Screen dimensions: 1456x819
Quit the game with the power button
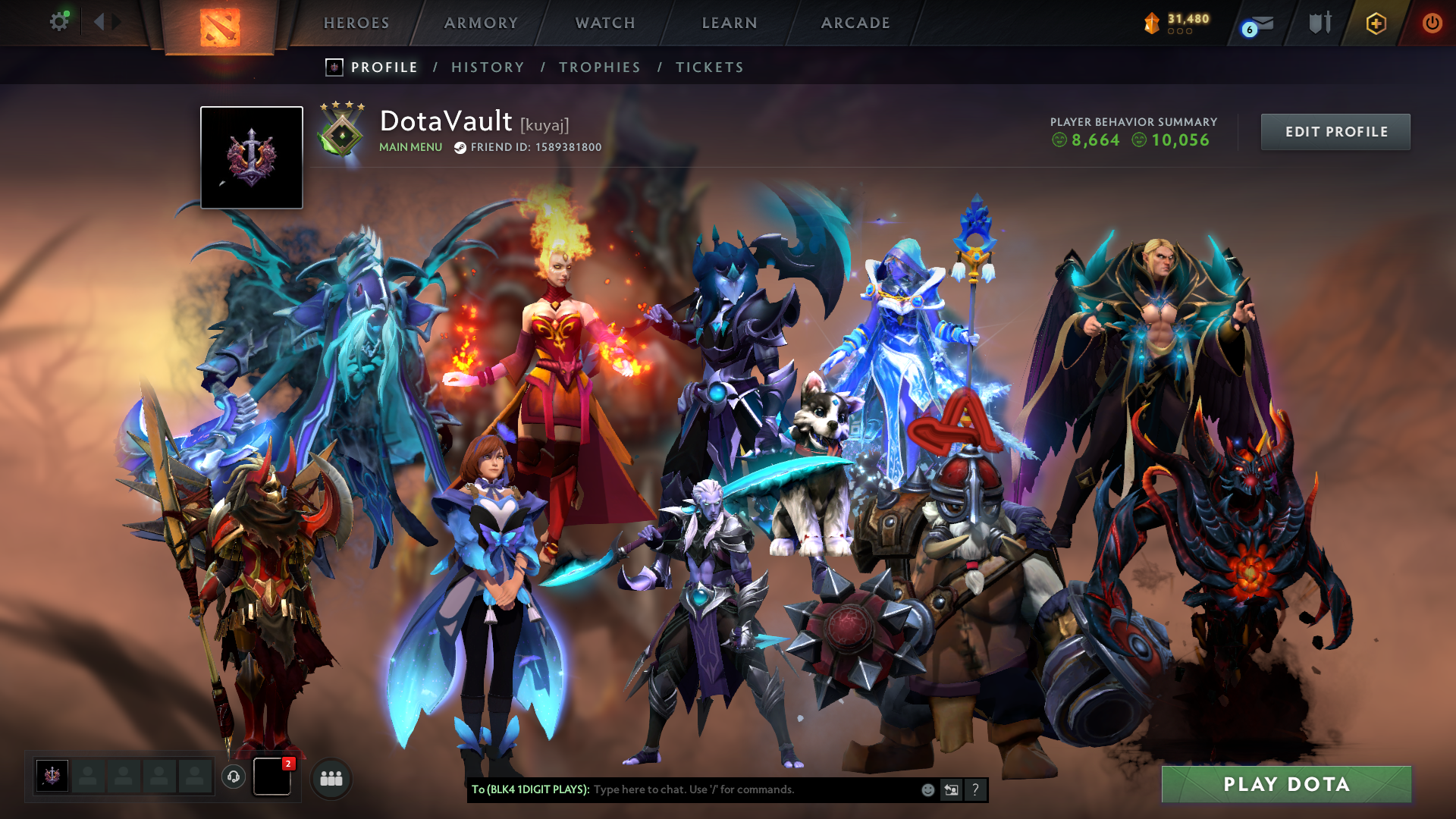(1432, 23)
